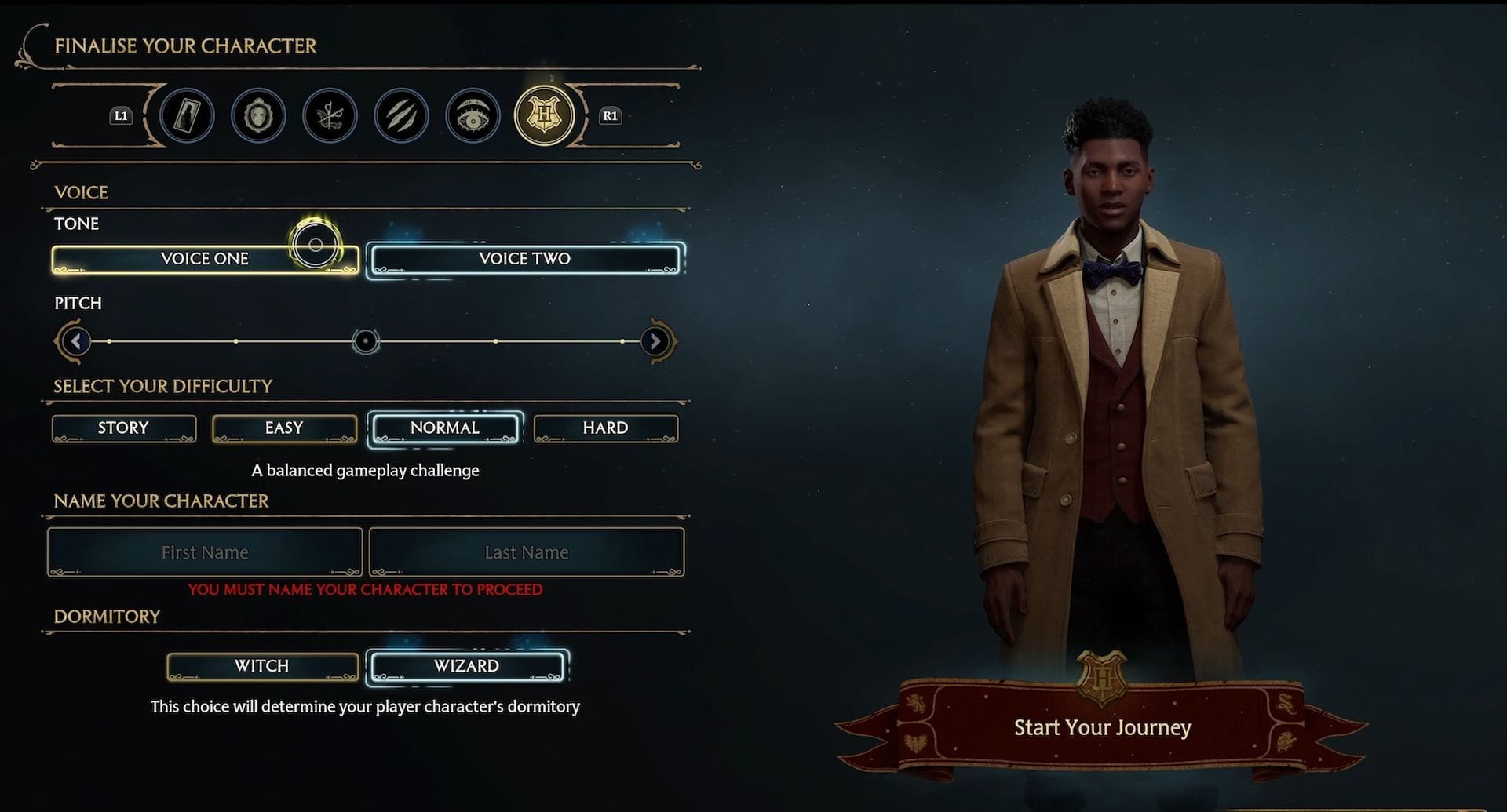Select the Hard difficulty option

[605, 428]
